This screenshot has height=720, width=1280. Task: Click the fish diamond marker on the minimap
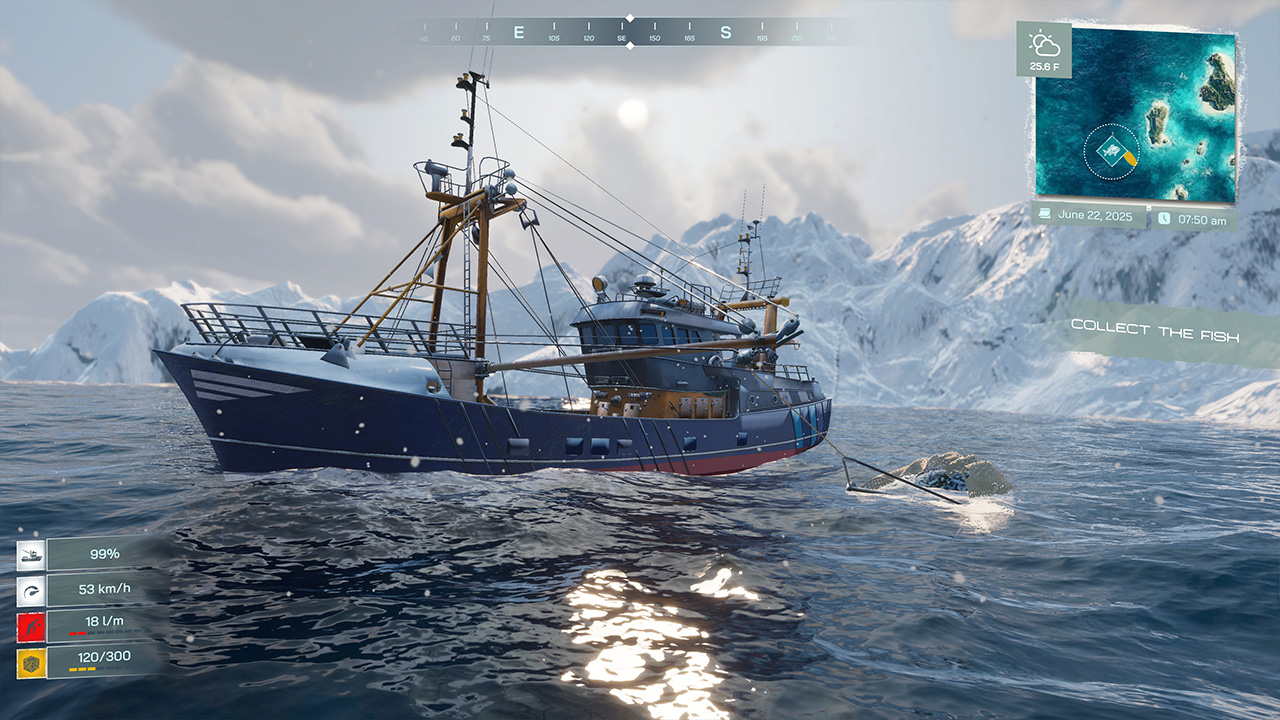(x=1112, y=150)
